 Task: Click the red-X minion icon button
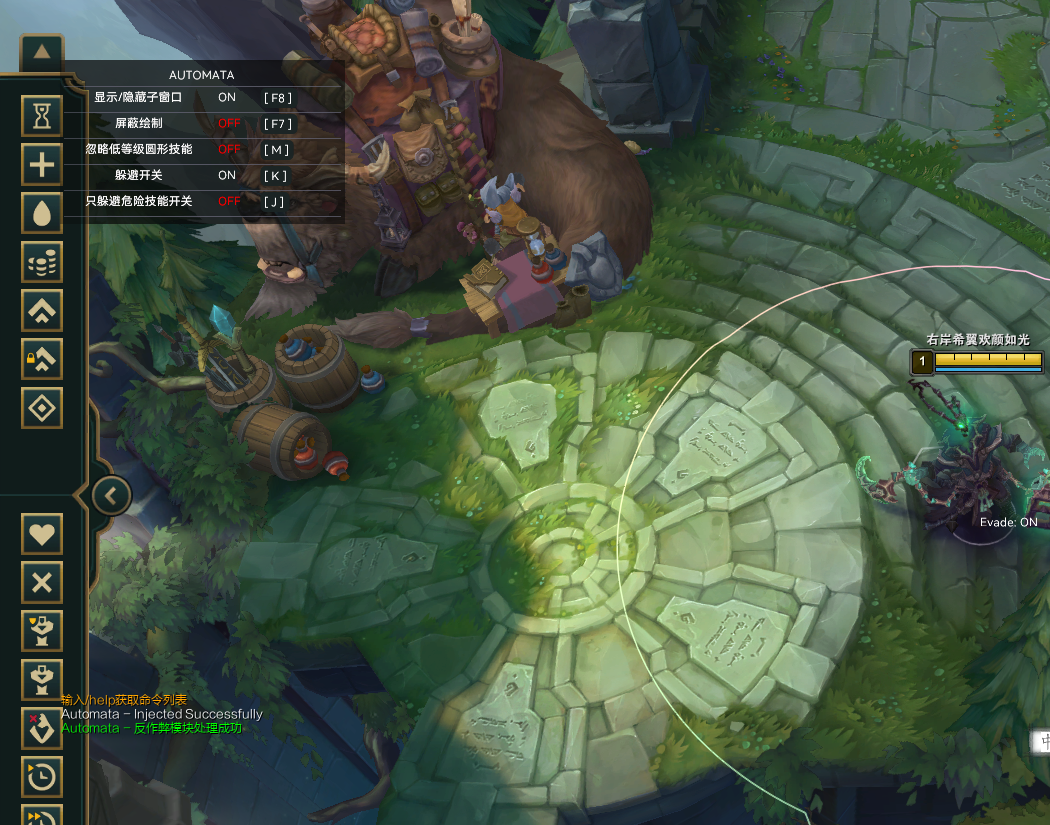click(42, 728)
